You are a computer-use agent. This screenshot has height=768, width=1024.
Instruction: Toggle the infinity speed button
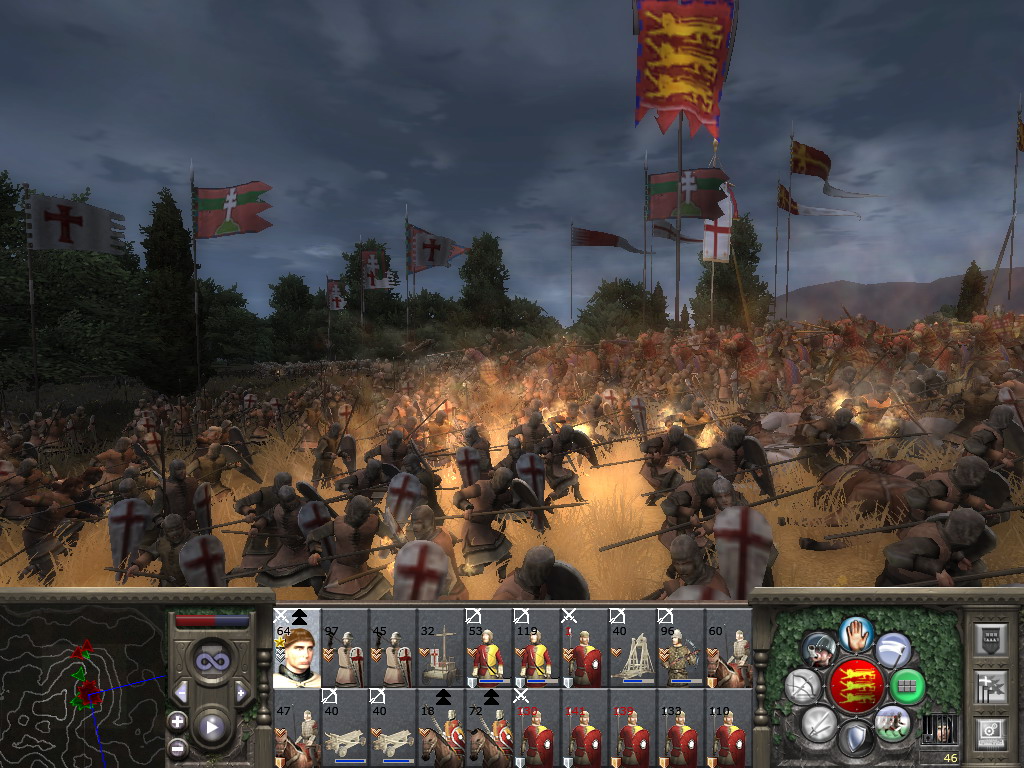pyautogui.click(x=211, y=662)
